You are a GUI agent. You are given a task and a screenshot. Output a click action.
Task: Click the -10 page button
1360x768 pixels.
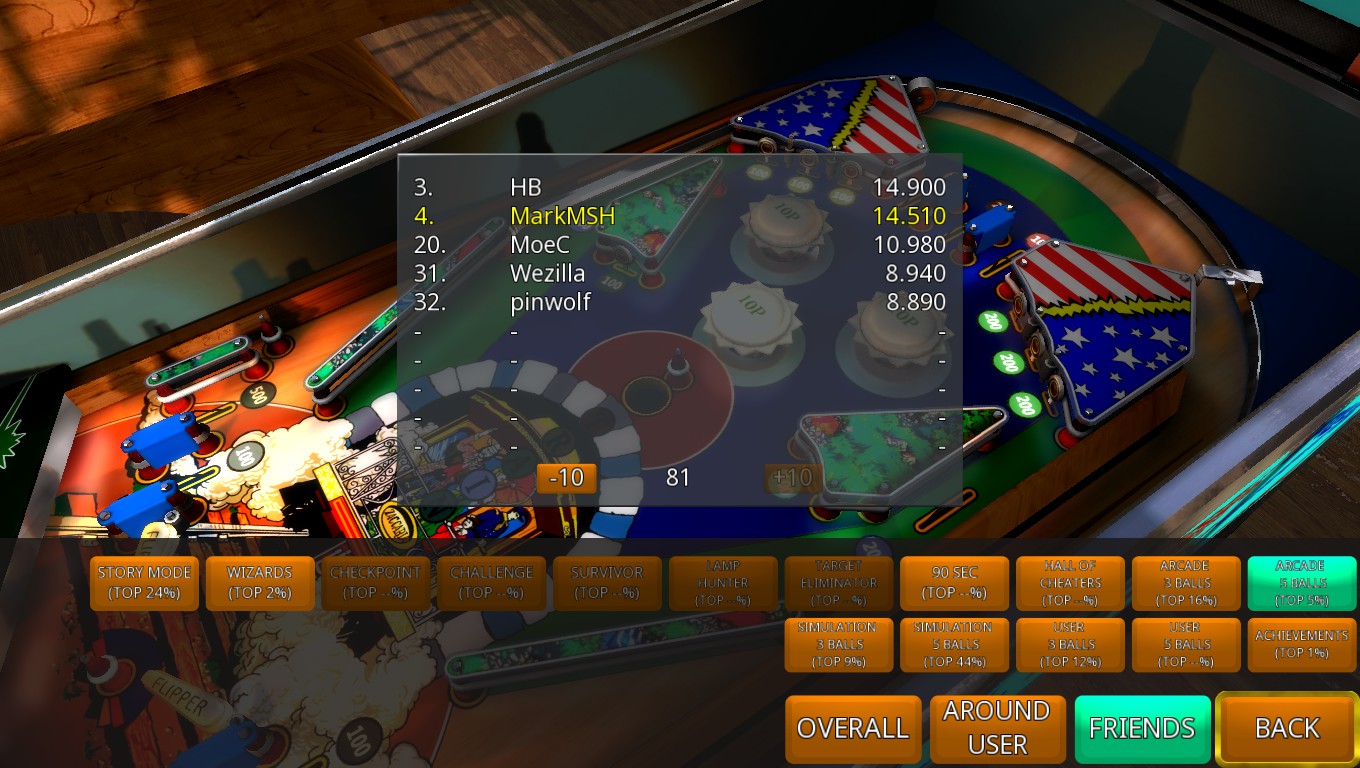coord(567,478)
